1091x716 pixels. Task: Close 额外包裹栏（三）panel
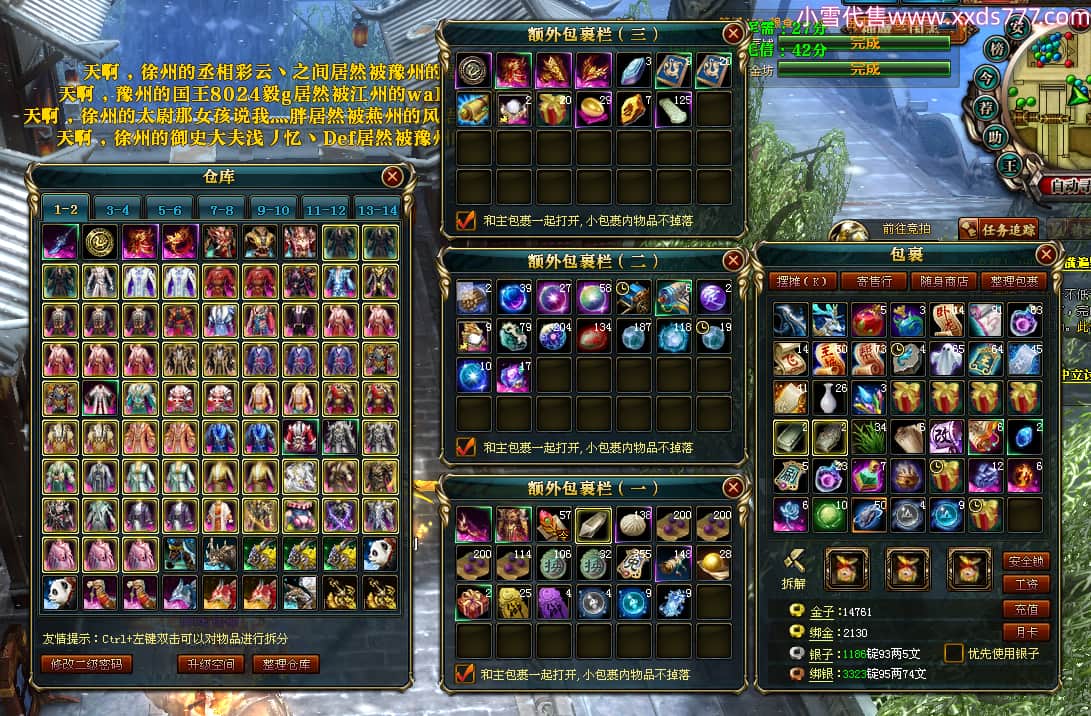point(734,34)
